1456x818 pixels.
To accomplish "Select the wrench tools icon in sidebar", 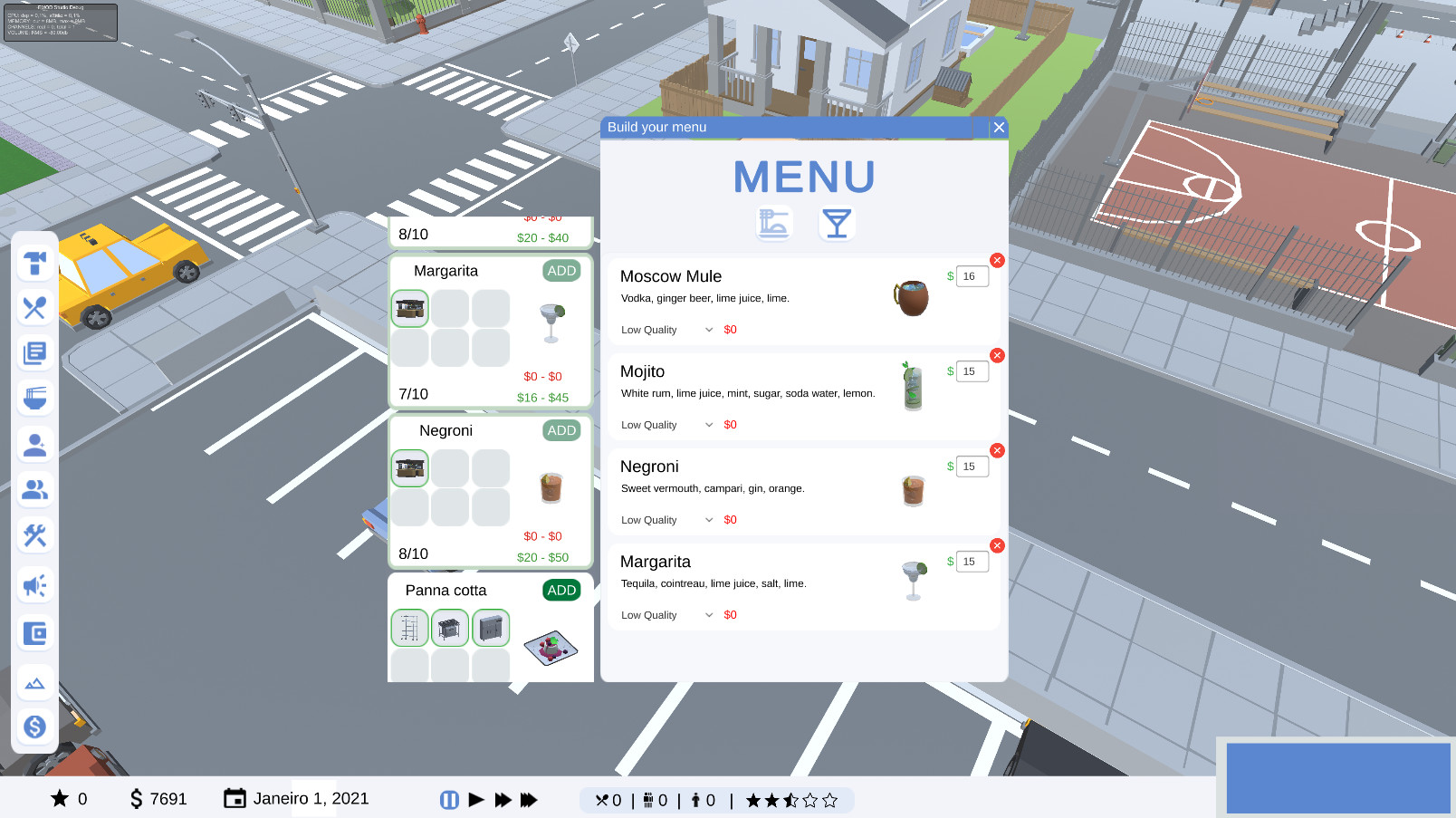I will click(x=34, y=535).
